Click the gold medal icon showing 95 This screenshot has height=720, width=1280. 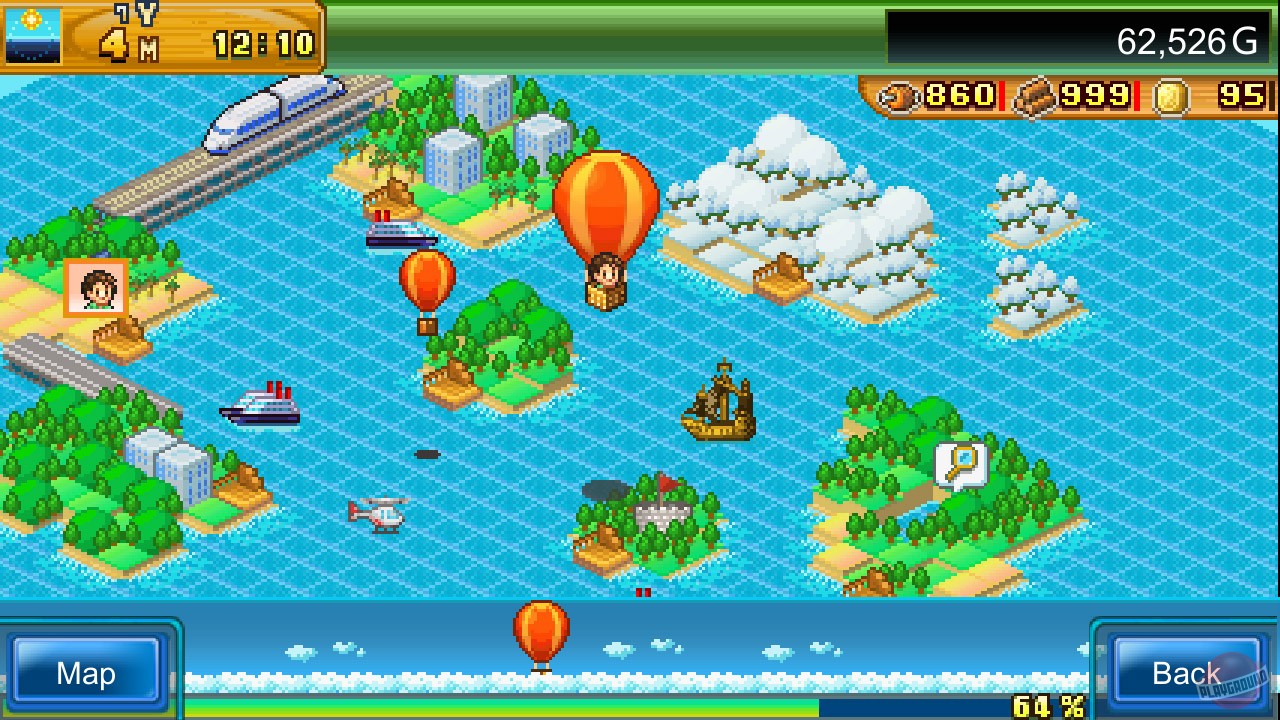coord(1200,97)
